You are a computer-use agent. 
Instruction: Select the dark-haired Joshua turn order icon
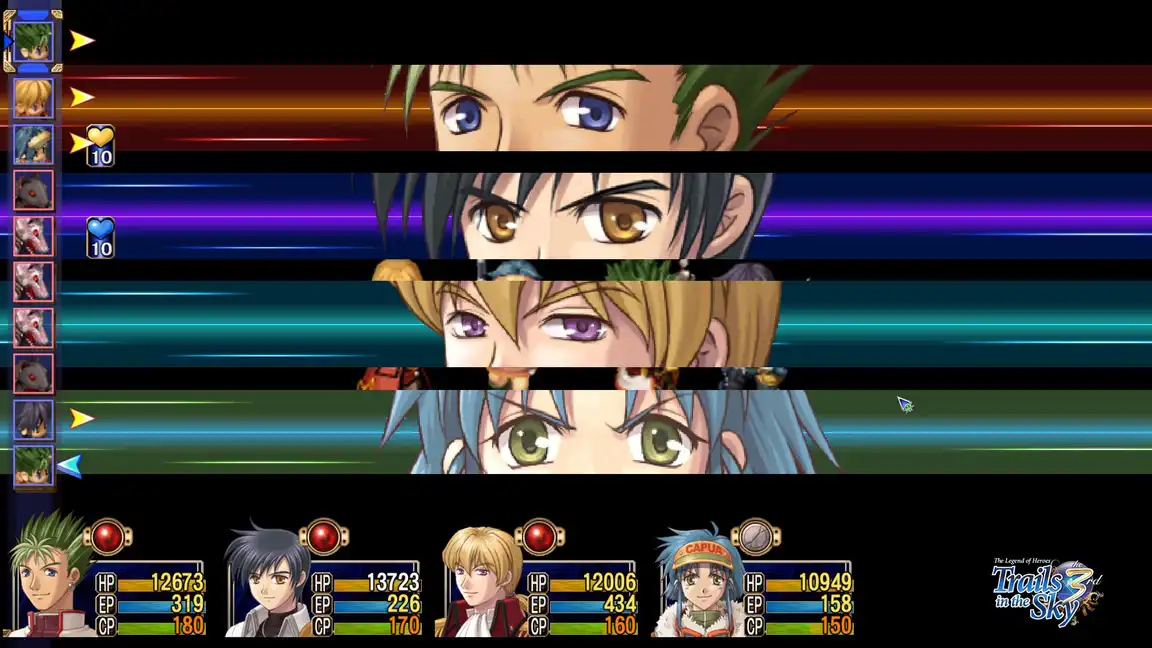[x=33, y=420]
